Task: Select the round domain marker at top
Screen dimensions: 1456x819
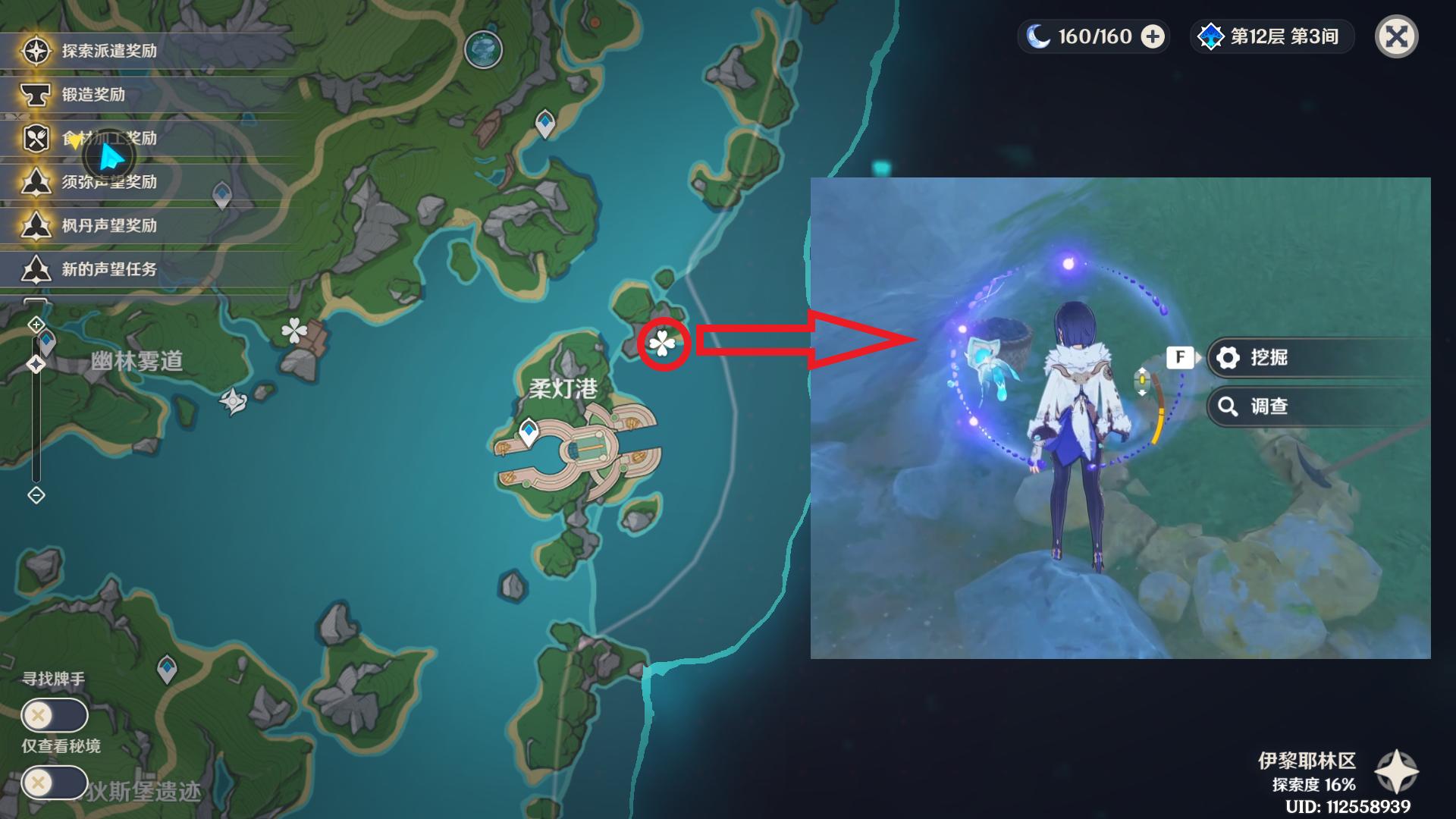Action: tap(483, 50)
